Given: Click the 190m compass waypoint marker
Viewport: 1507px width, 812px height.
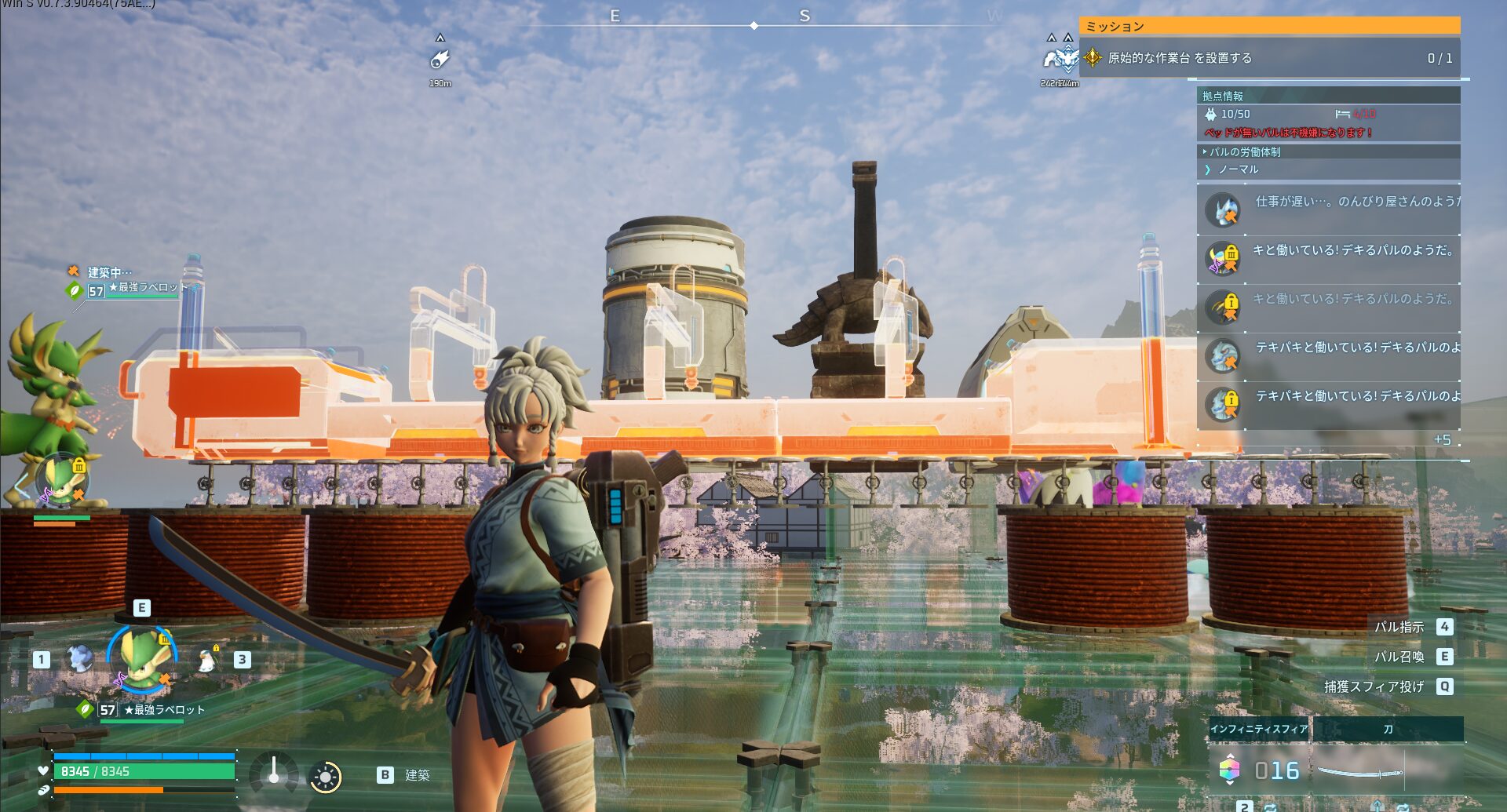Looking at the screenshot, I should pyautogui.click(x=440, y=60).
